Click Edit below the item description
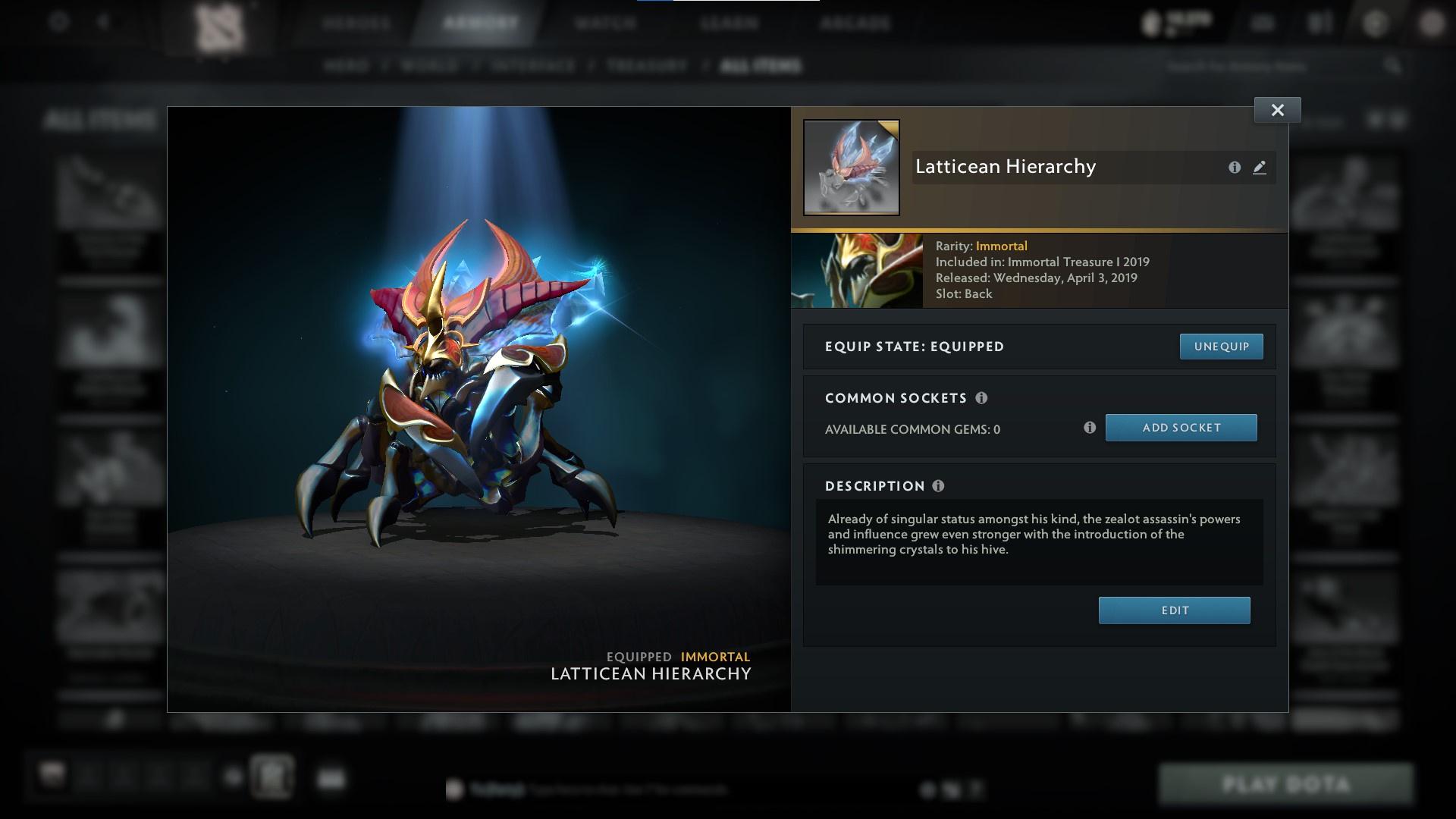 1174,610
